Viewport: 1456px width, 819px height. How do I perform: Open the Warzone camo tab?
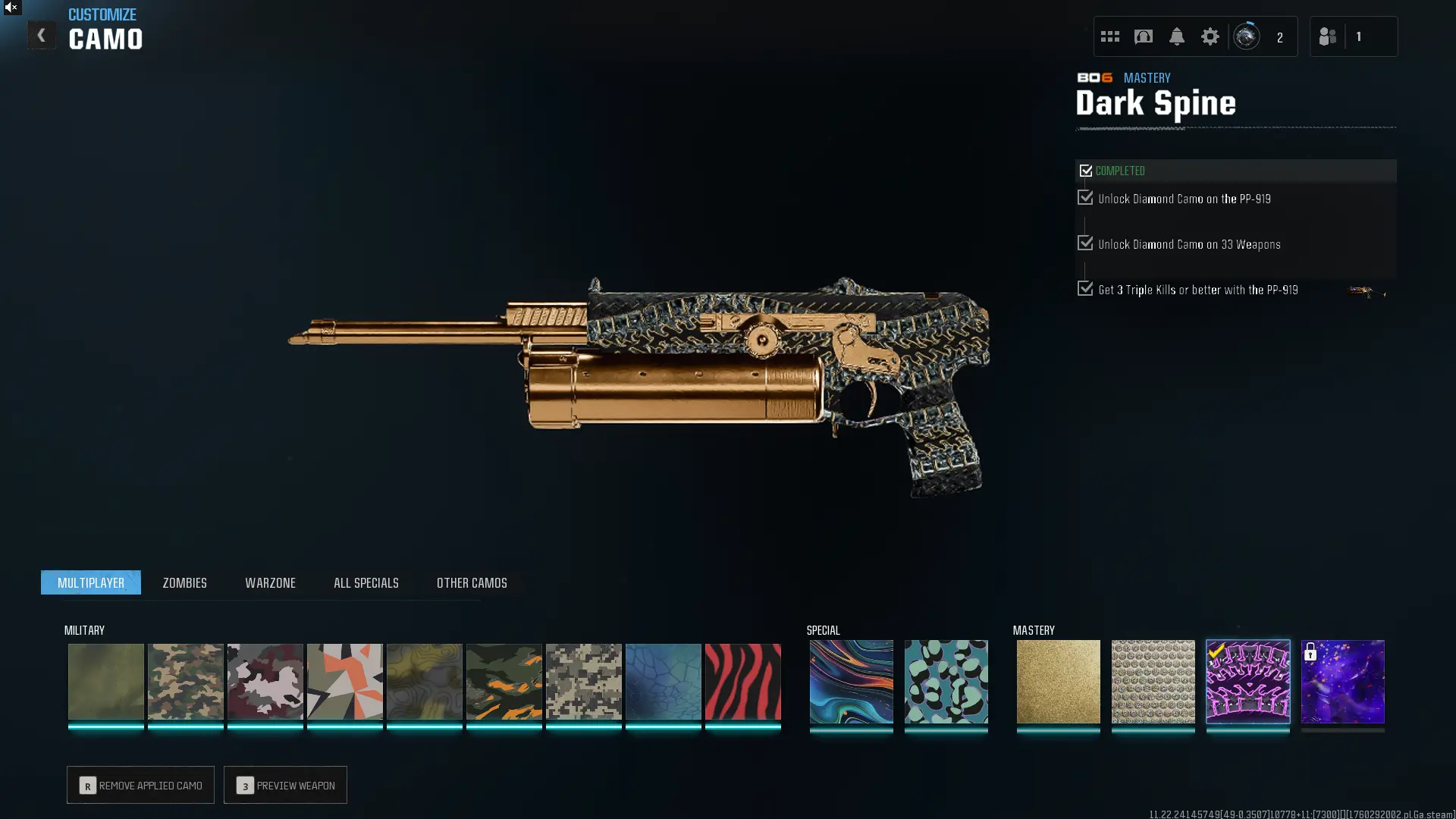pos(270,582)
